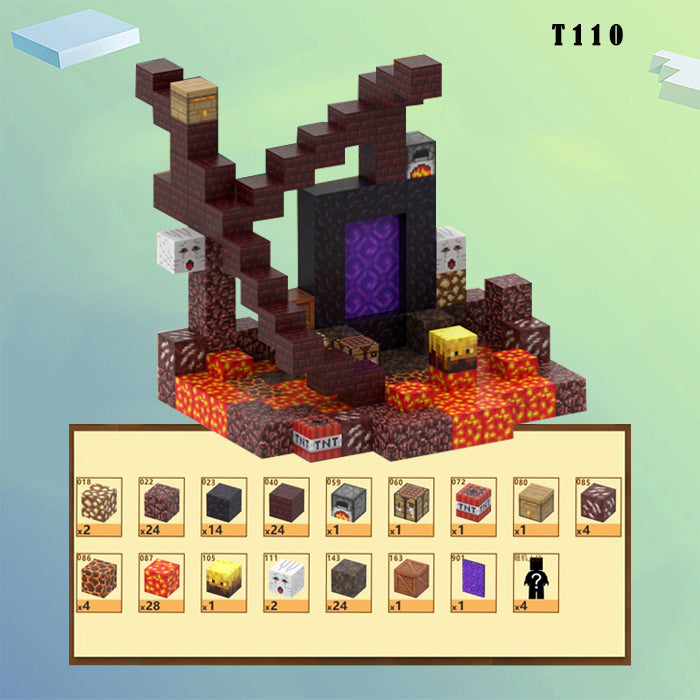Select the TNT block slot
This screenshot has width=700, height=700.
473,506
